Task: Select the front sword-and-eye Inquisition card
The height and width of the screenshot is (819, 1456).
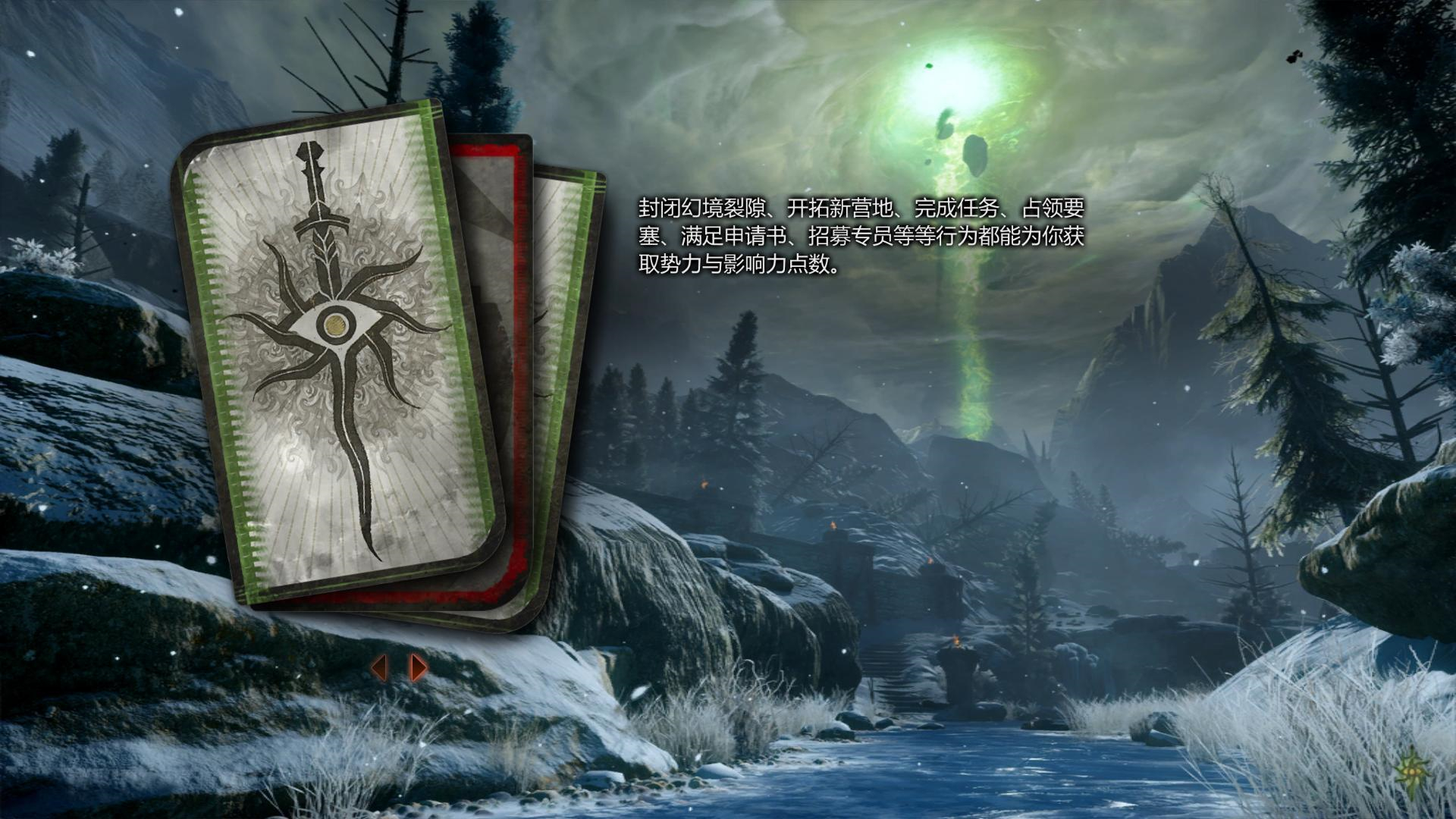Action: click(334, 349)
